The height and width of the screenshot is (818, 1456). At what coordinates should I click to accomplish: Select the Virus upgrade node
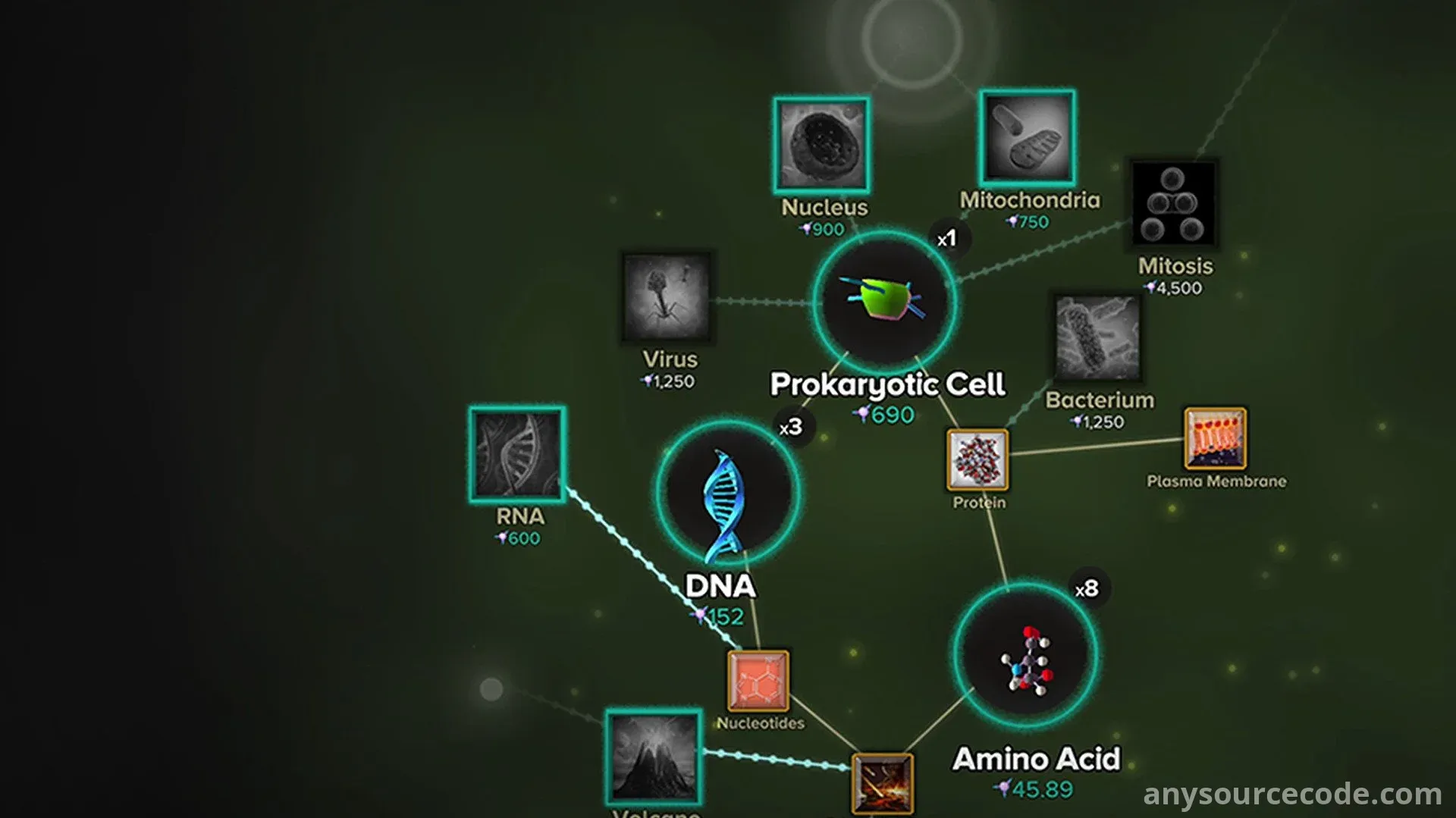pos(666,296)
